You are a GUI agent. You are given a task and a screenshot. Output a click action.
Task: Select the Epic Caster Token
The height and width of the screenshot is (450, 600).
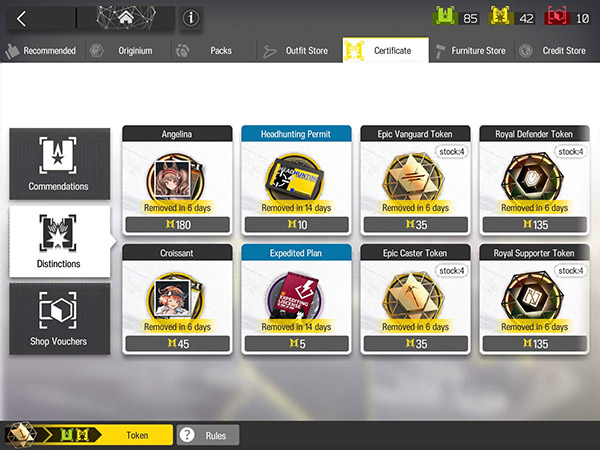click(x=415, y=298)
